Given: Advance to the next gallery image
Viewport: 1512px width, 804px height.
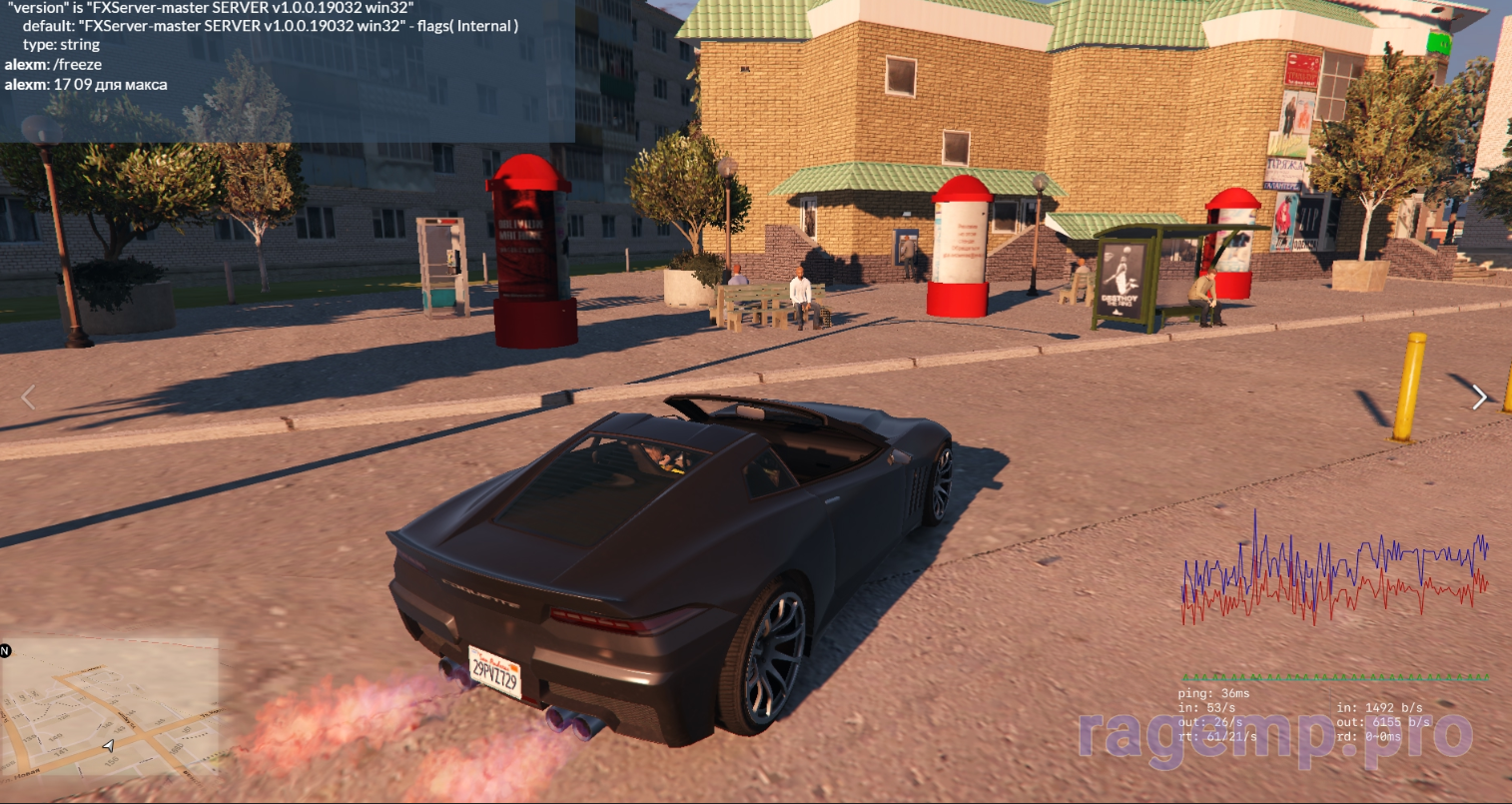Looking at the screenshot, I should pos(1479,398).
